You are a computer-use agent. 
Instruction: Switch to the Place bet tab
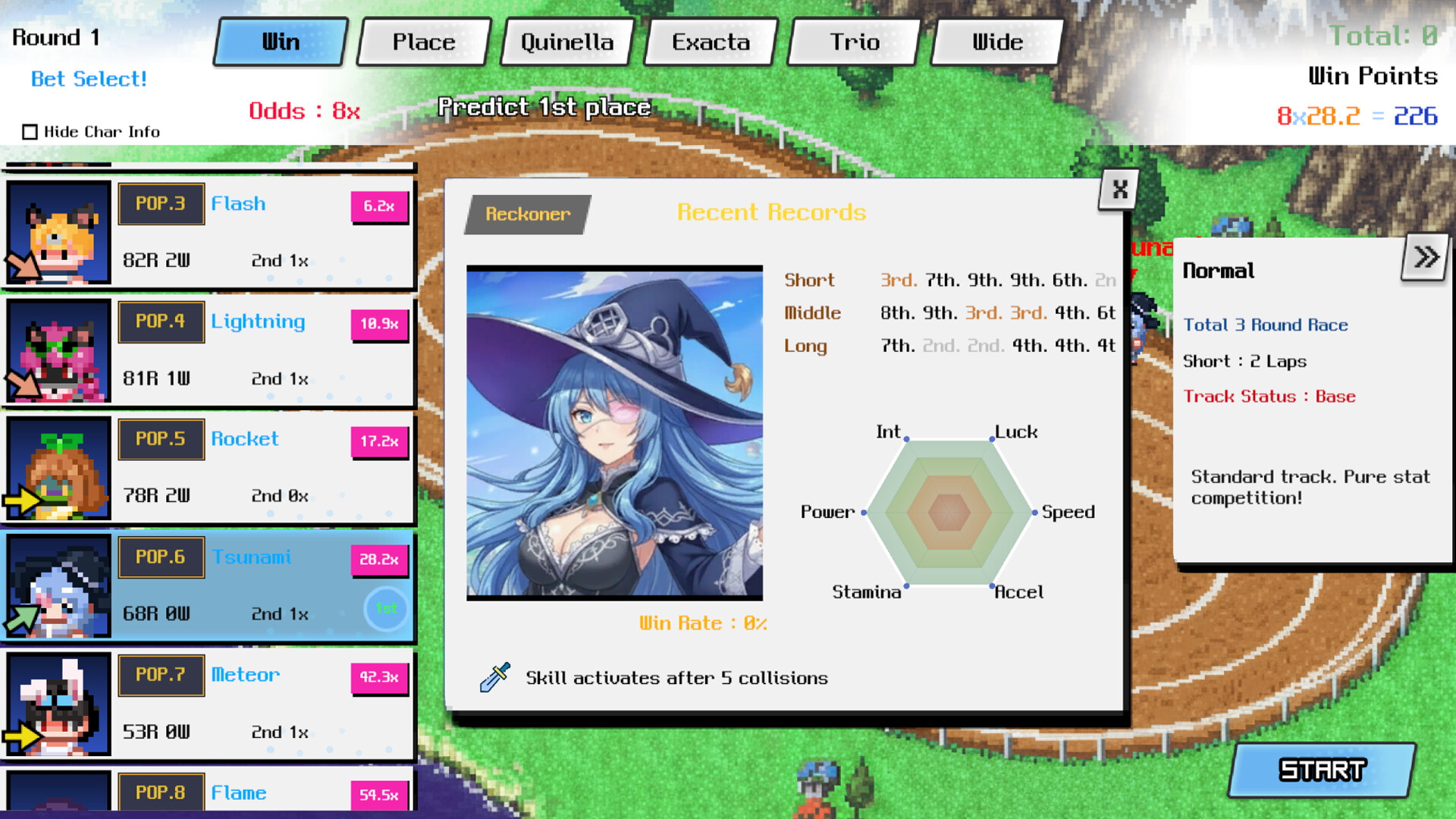point(422,42)
